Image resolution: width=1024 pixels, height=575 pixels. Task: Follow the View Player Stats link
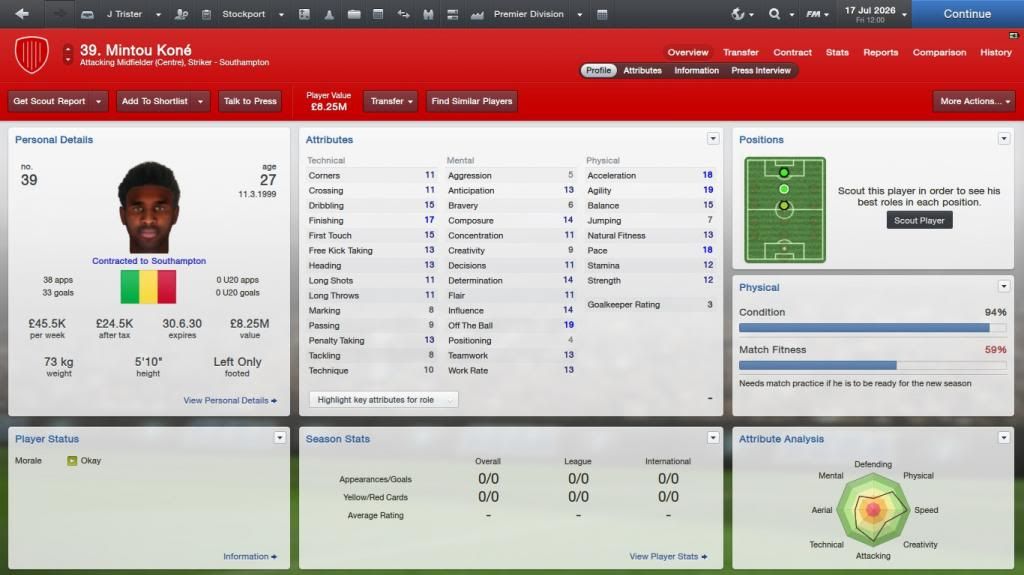pos(668,557)
